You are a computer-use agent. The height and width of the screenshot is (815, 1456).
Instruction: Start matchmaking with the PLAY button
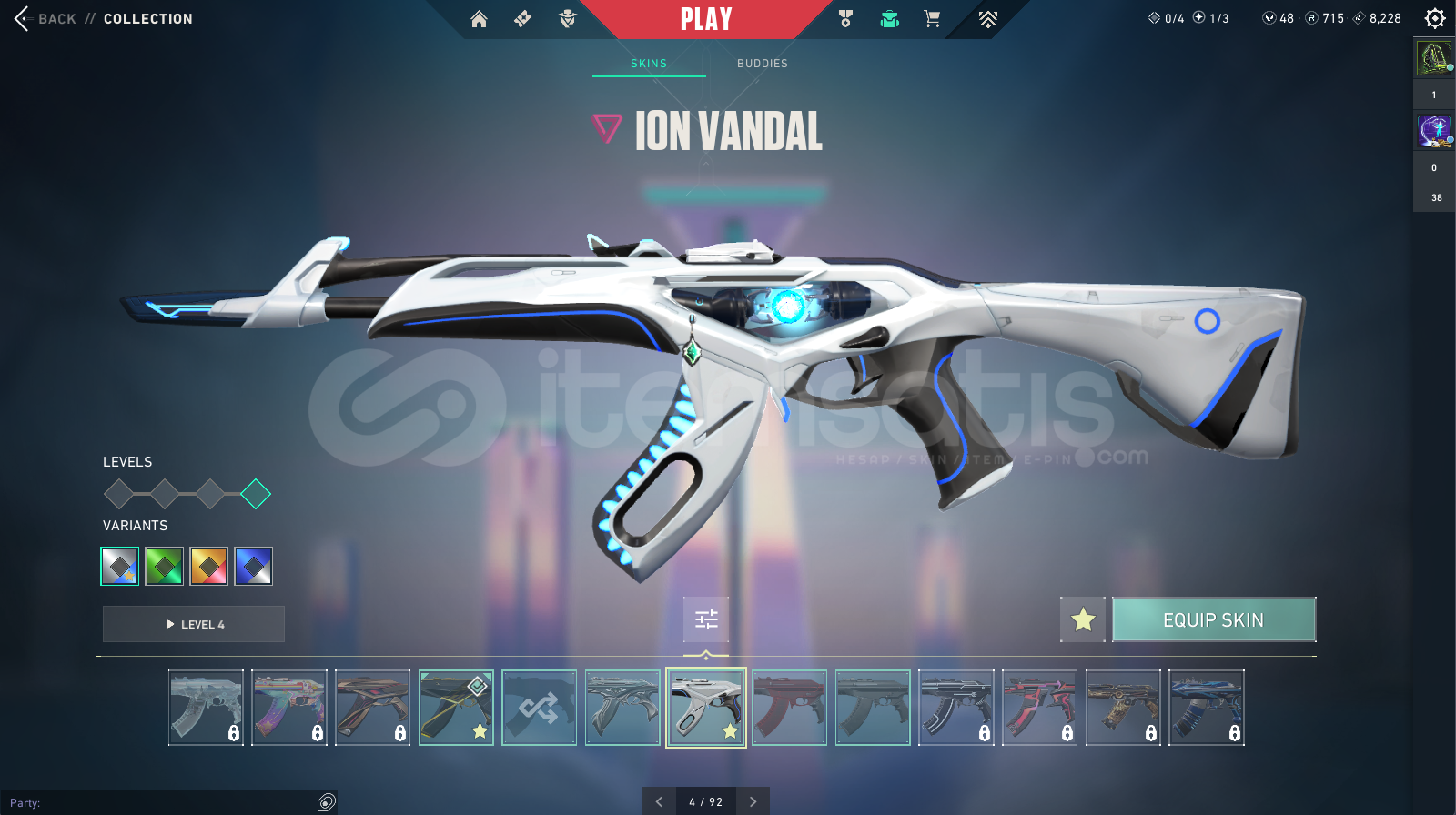706,19
